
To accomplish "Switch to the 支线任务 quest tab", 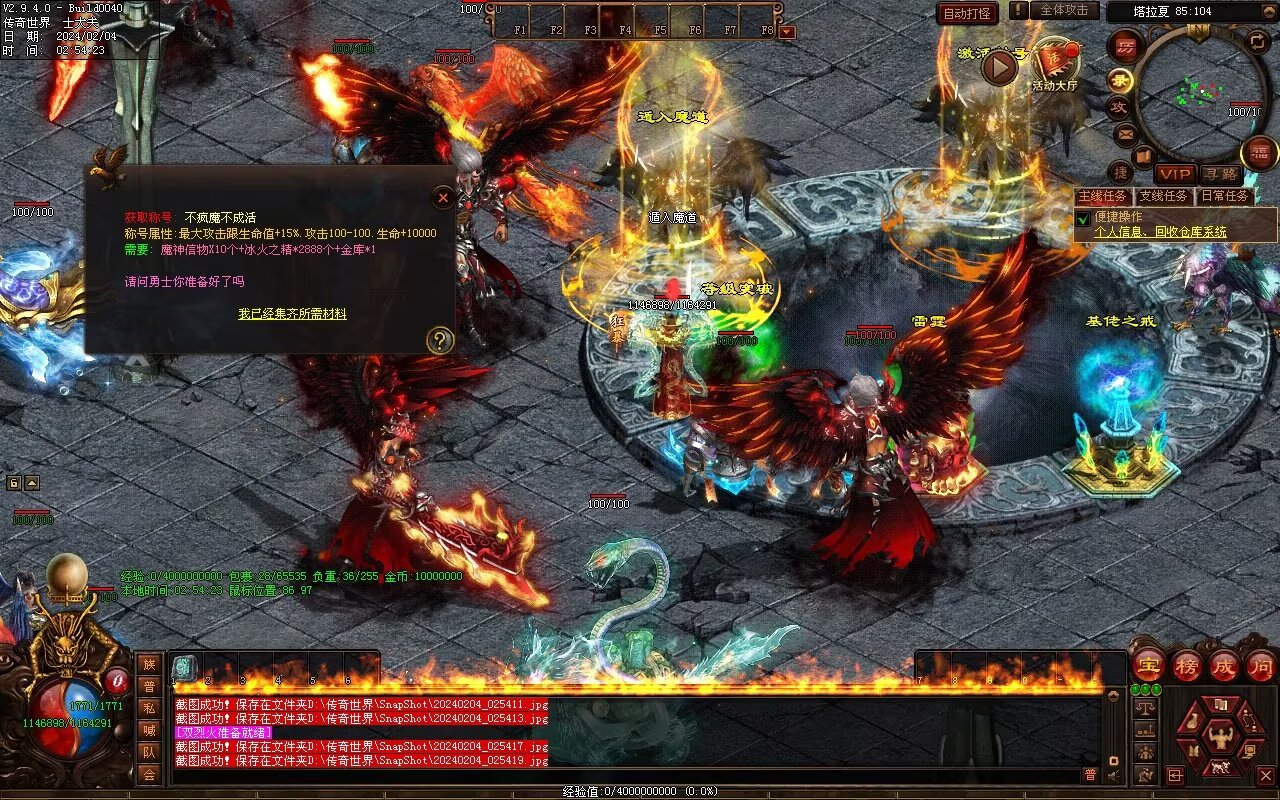I will pyautogui.click(x=1164, y=196).
